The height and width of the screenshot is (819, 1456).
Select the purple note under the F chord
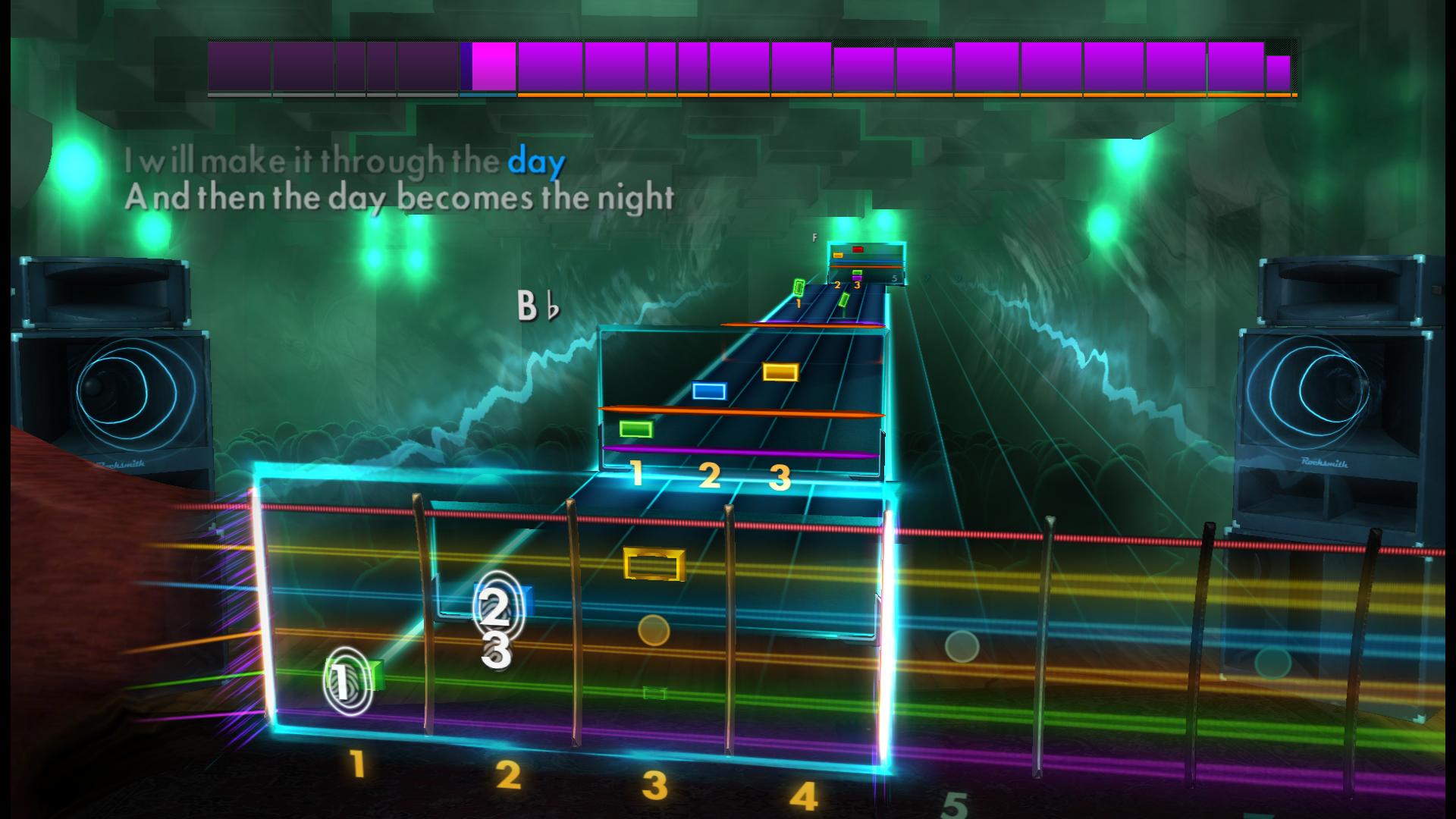tap(857, 278)
